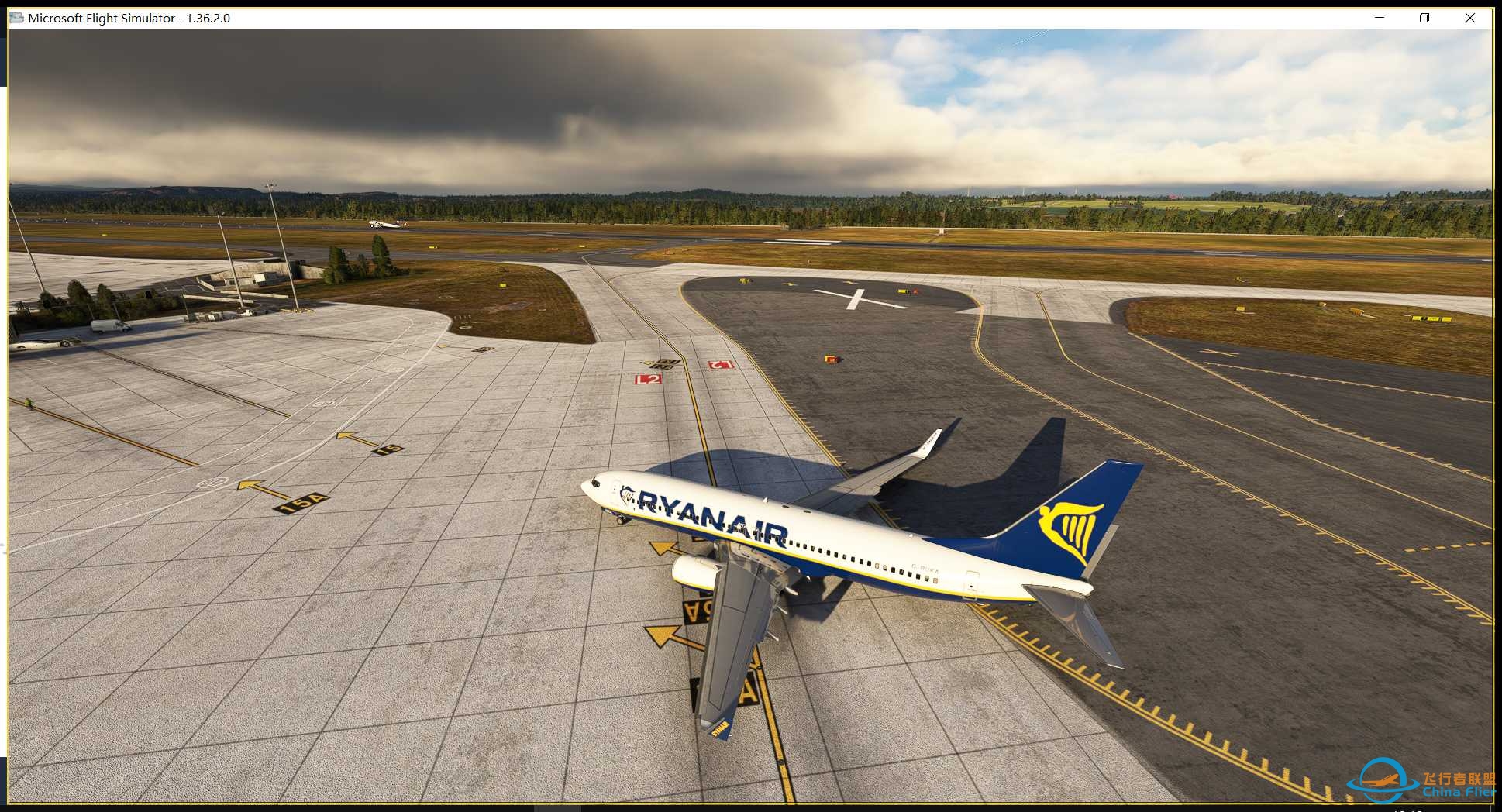Minimize the Flight Simulator window

coord(1380,18)
